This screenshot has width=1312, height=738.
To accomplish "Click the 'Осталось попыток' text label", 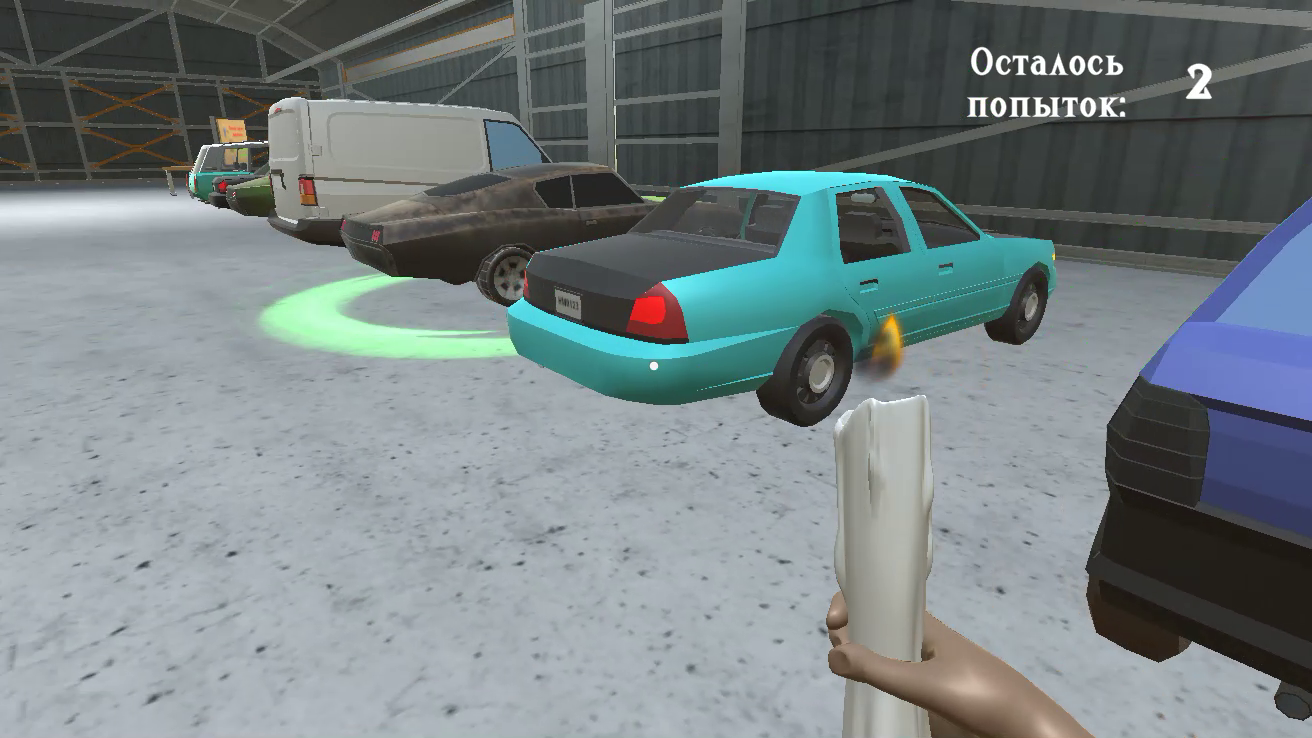I will [1048, 85].
